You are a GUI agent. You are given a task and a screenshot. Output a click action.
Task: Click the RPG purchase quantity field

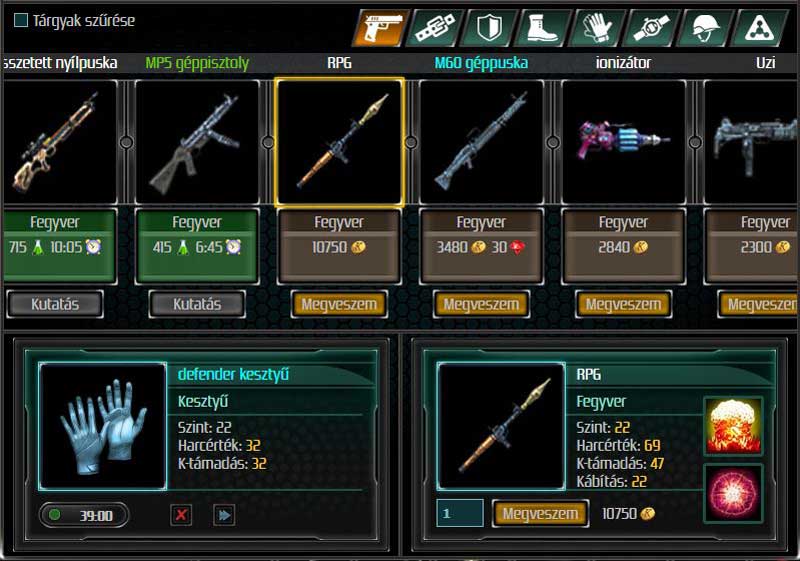click(460, 513)
